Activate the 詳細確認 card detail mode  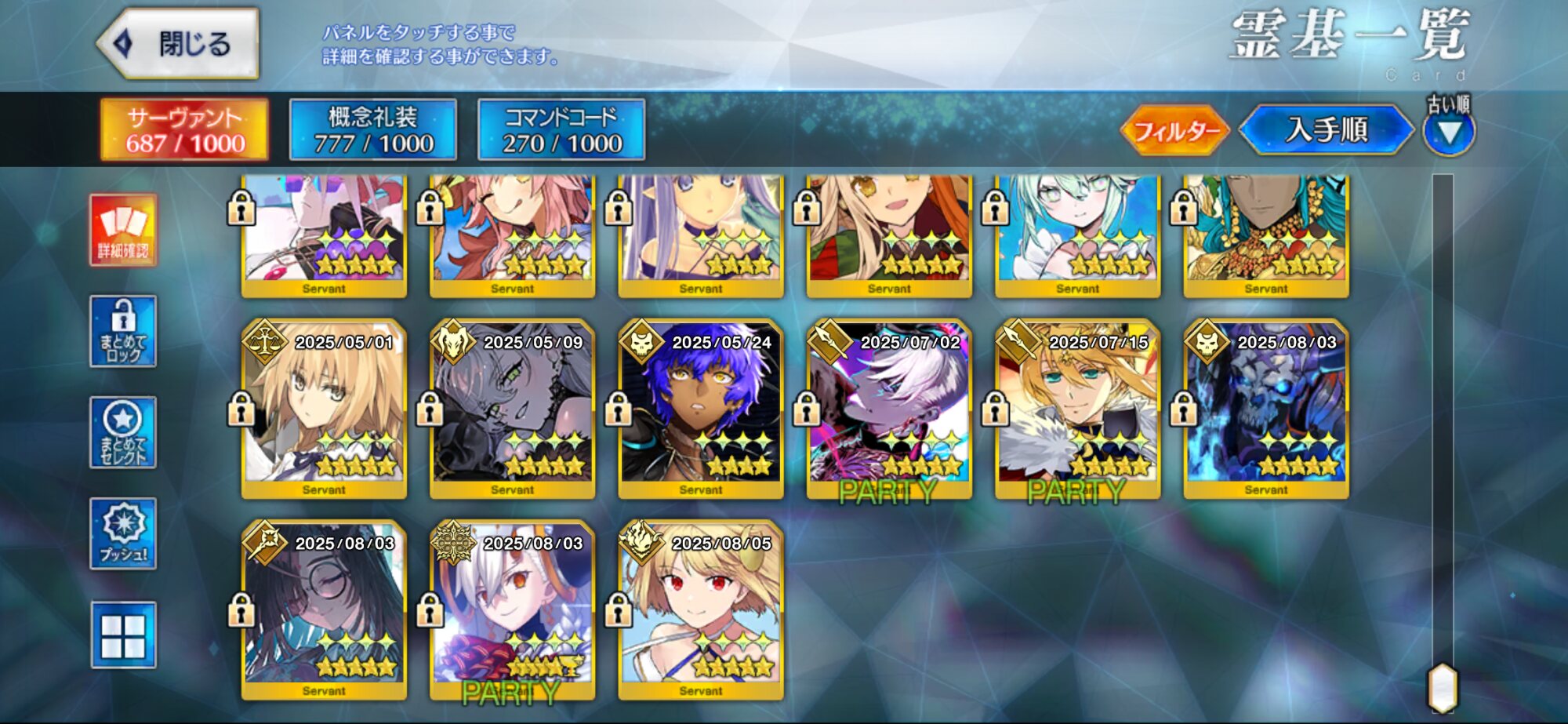pos(123,231)
